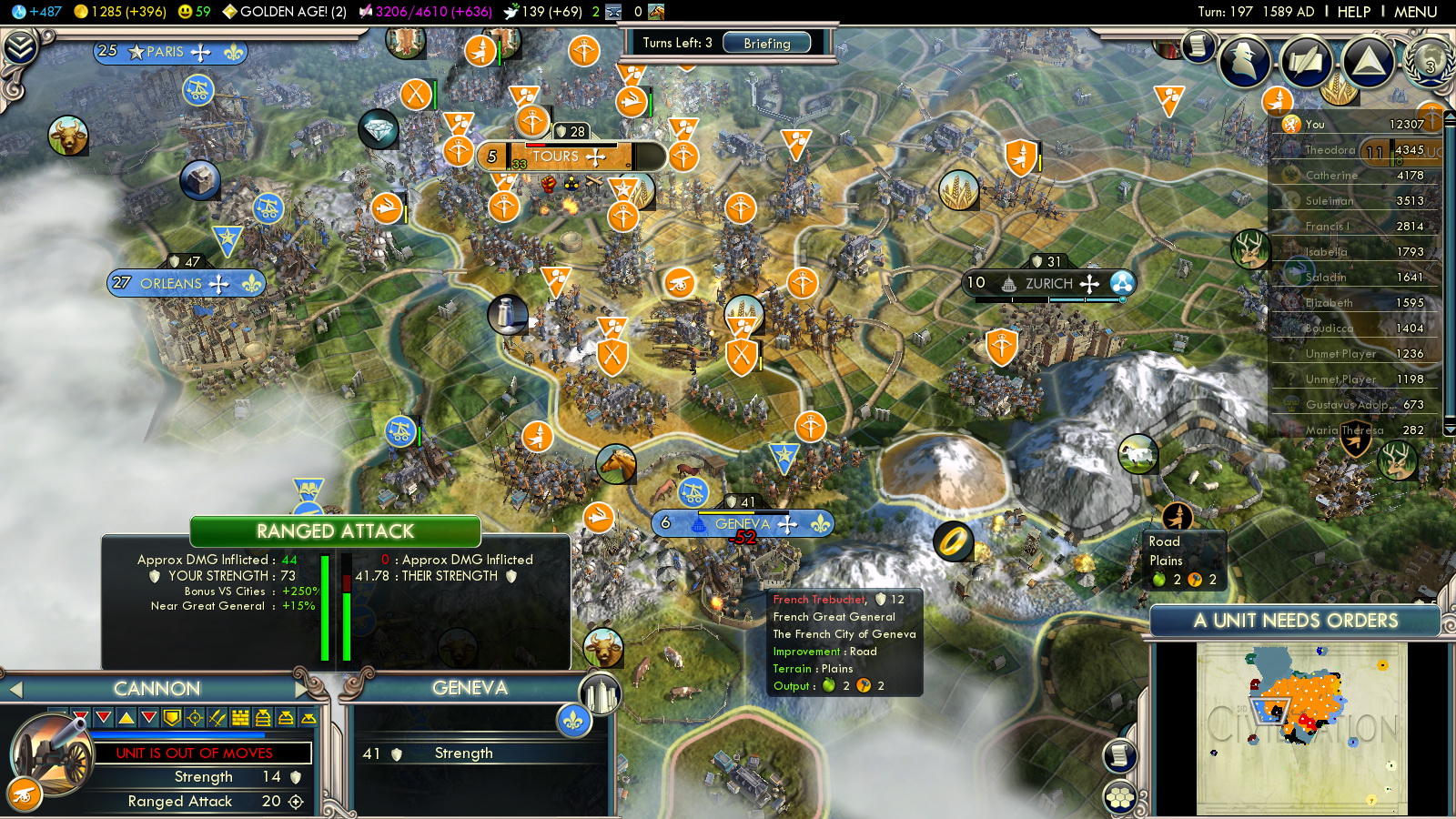Image resolution: width=1456 pixels, height=819 pixels.
Task: Click on the minimap
Action: tap(1301, 728)
